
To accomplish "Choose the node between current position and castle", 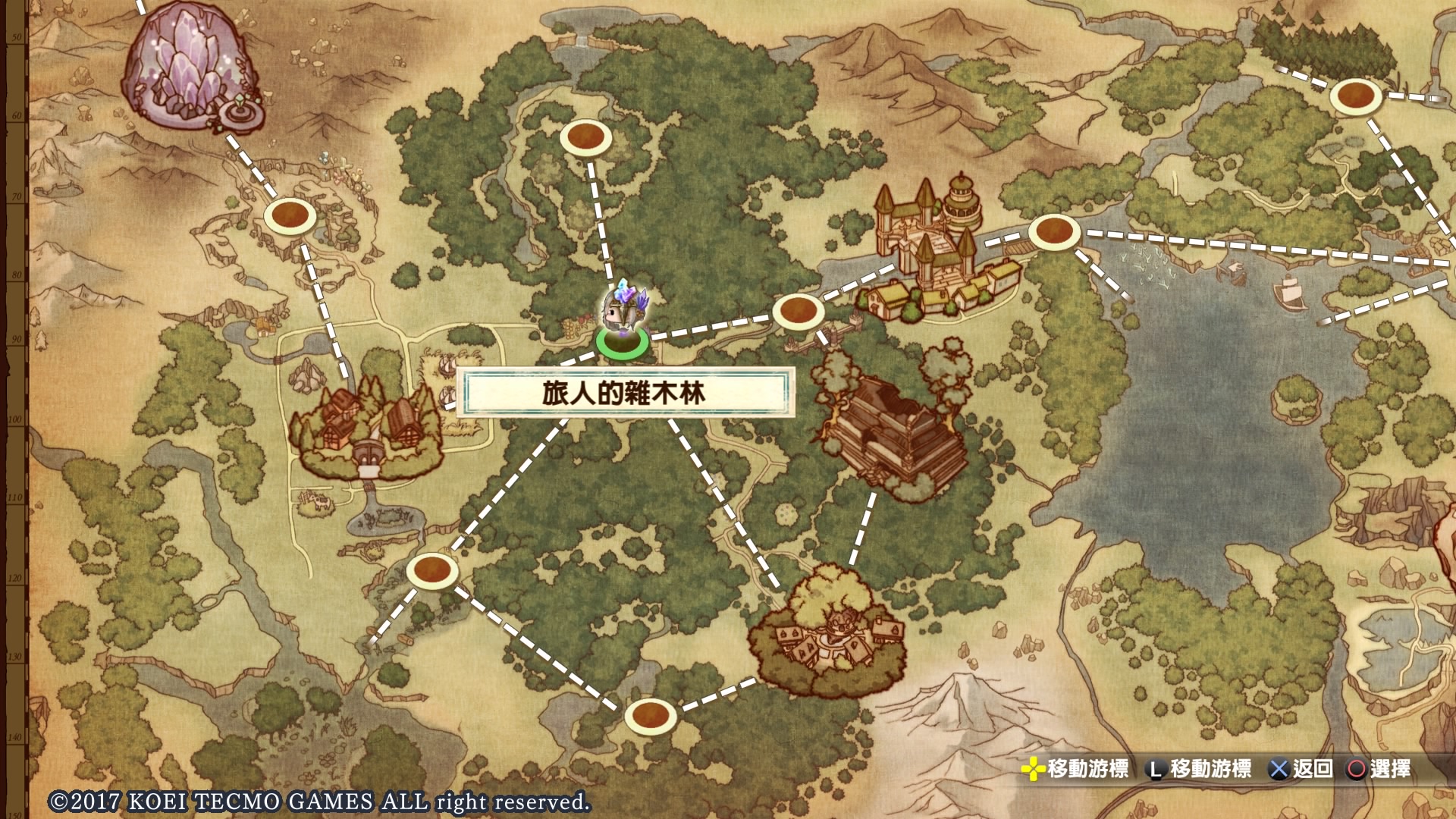I will tap(797, 311).
